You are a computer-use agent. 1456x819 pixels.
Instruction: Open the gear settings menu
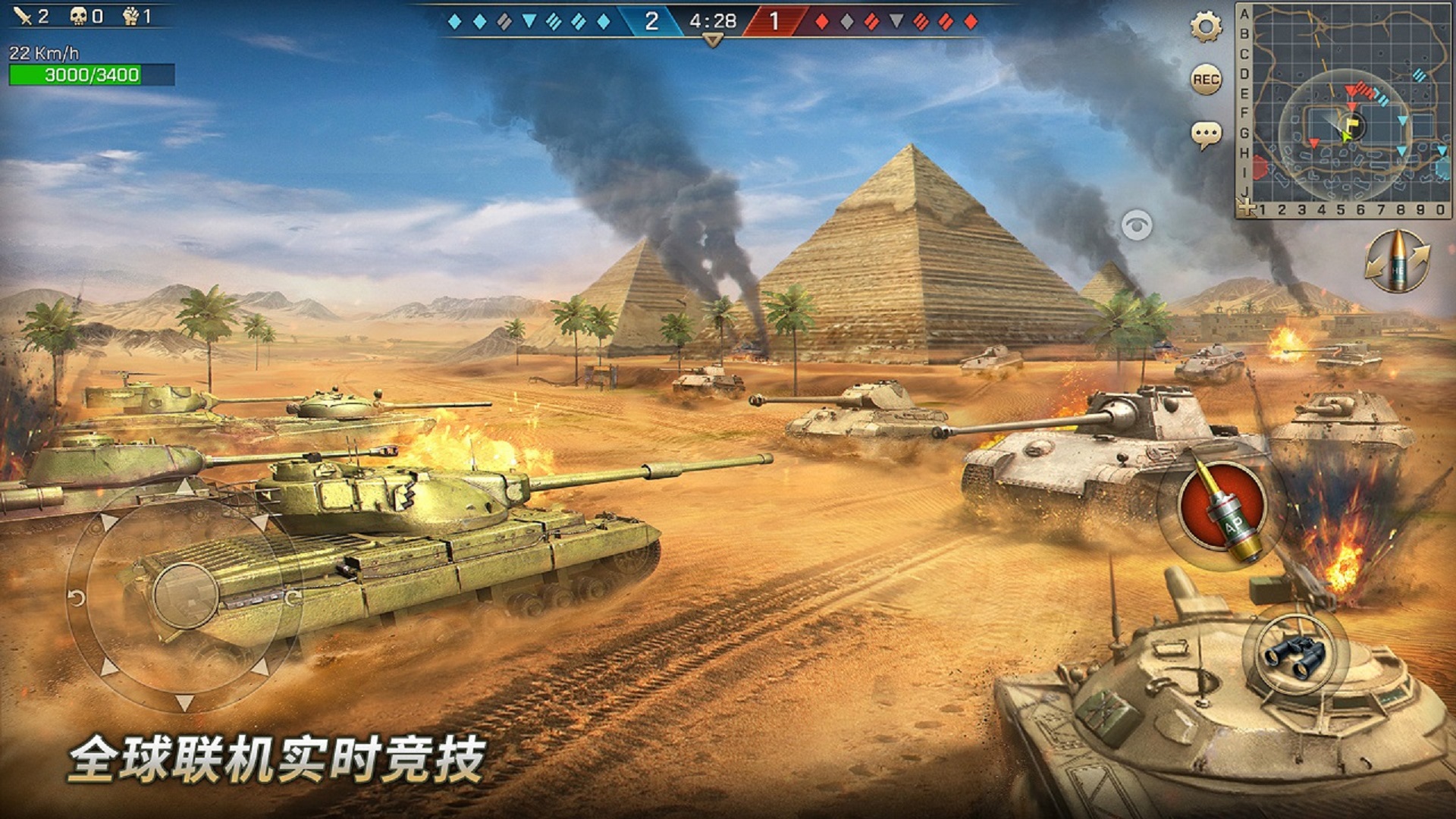click(x=1206, y=28)
